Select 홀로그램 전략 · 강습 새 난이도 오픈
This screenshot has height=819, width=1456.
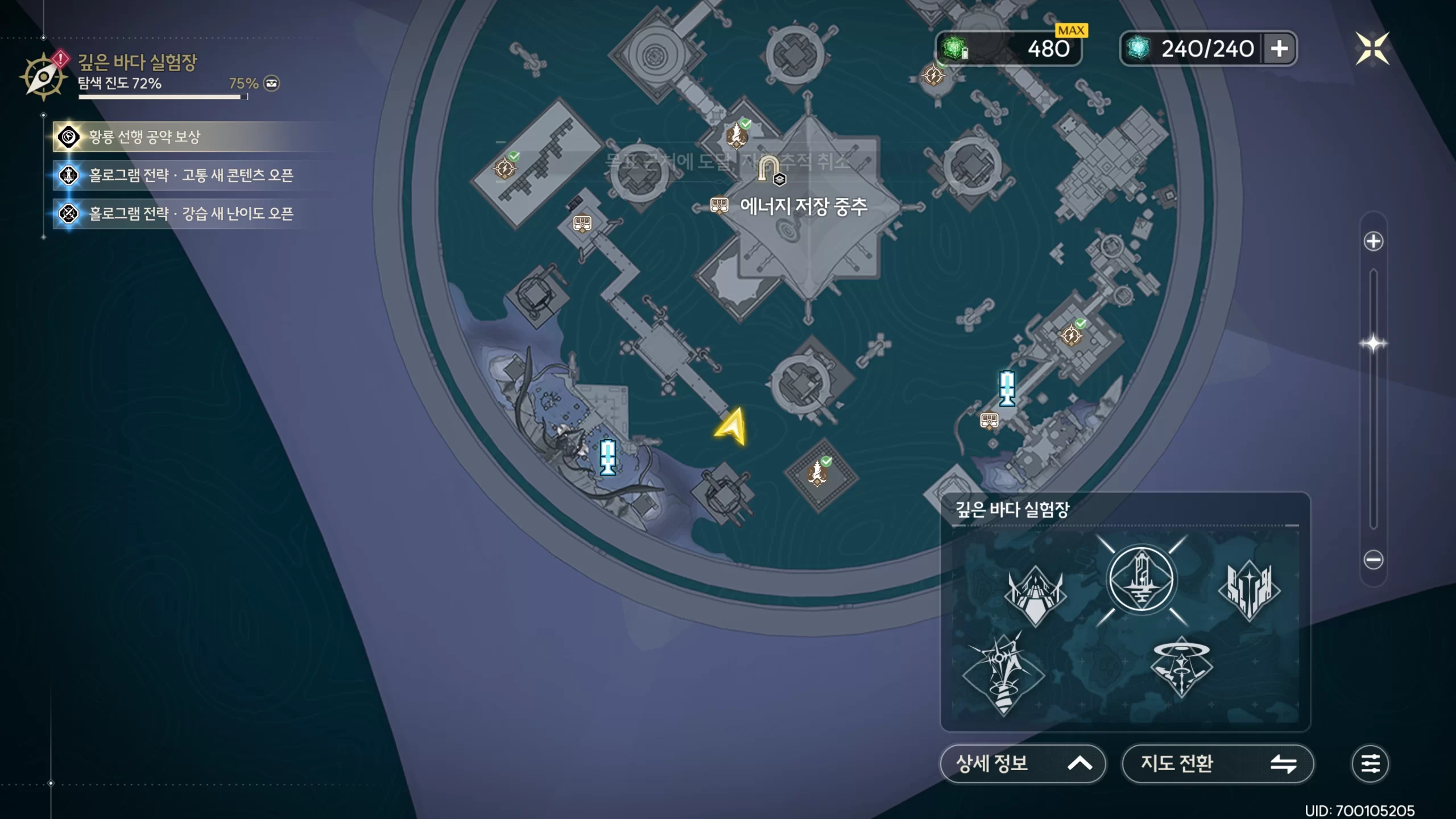(x=191, y=214)
